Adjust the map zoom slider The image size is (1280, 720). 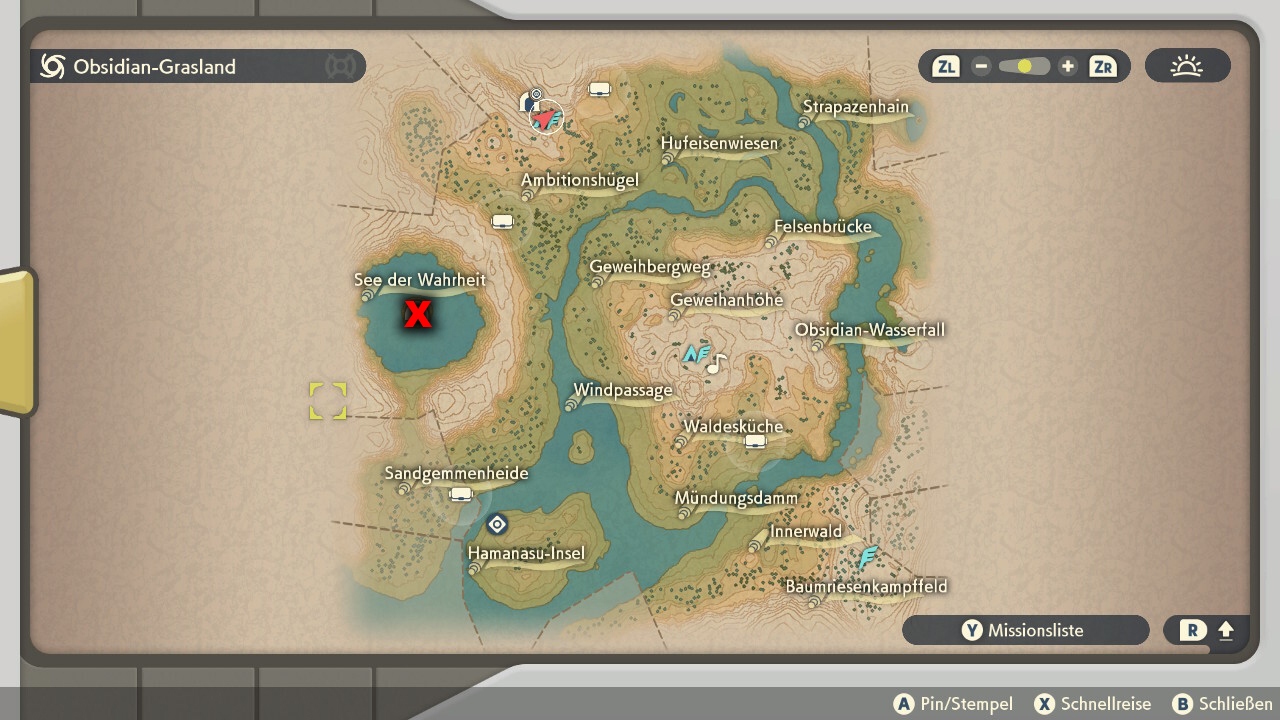(x=1024, y=67)
